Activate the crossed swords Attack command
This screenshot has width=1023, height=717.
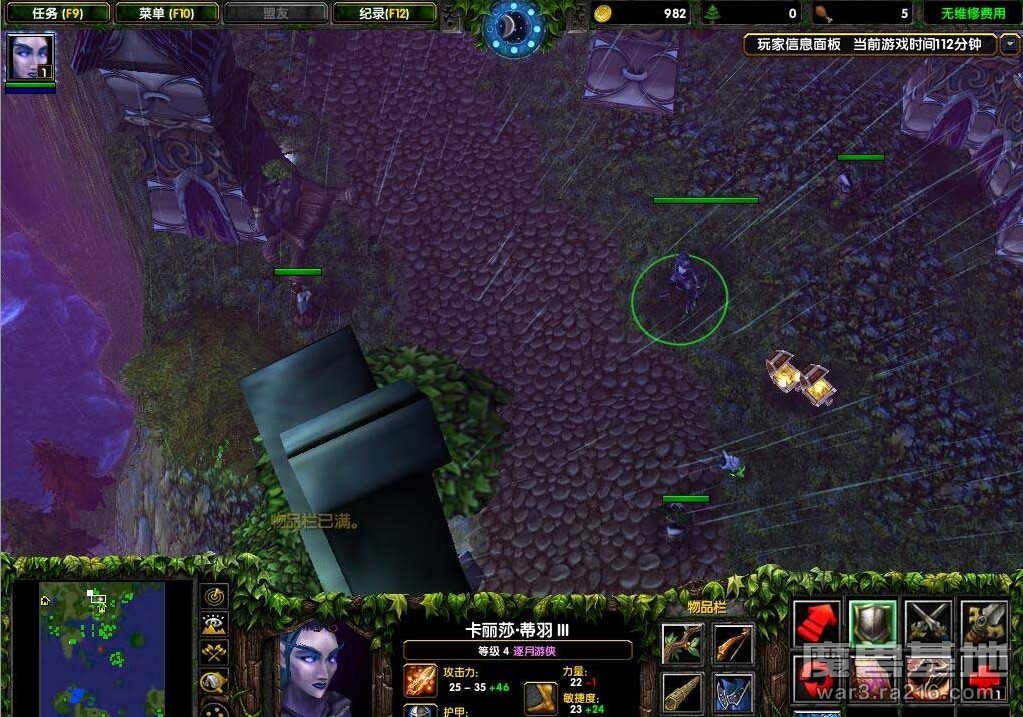click(x=927, y=623)
